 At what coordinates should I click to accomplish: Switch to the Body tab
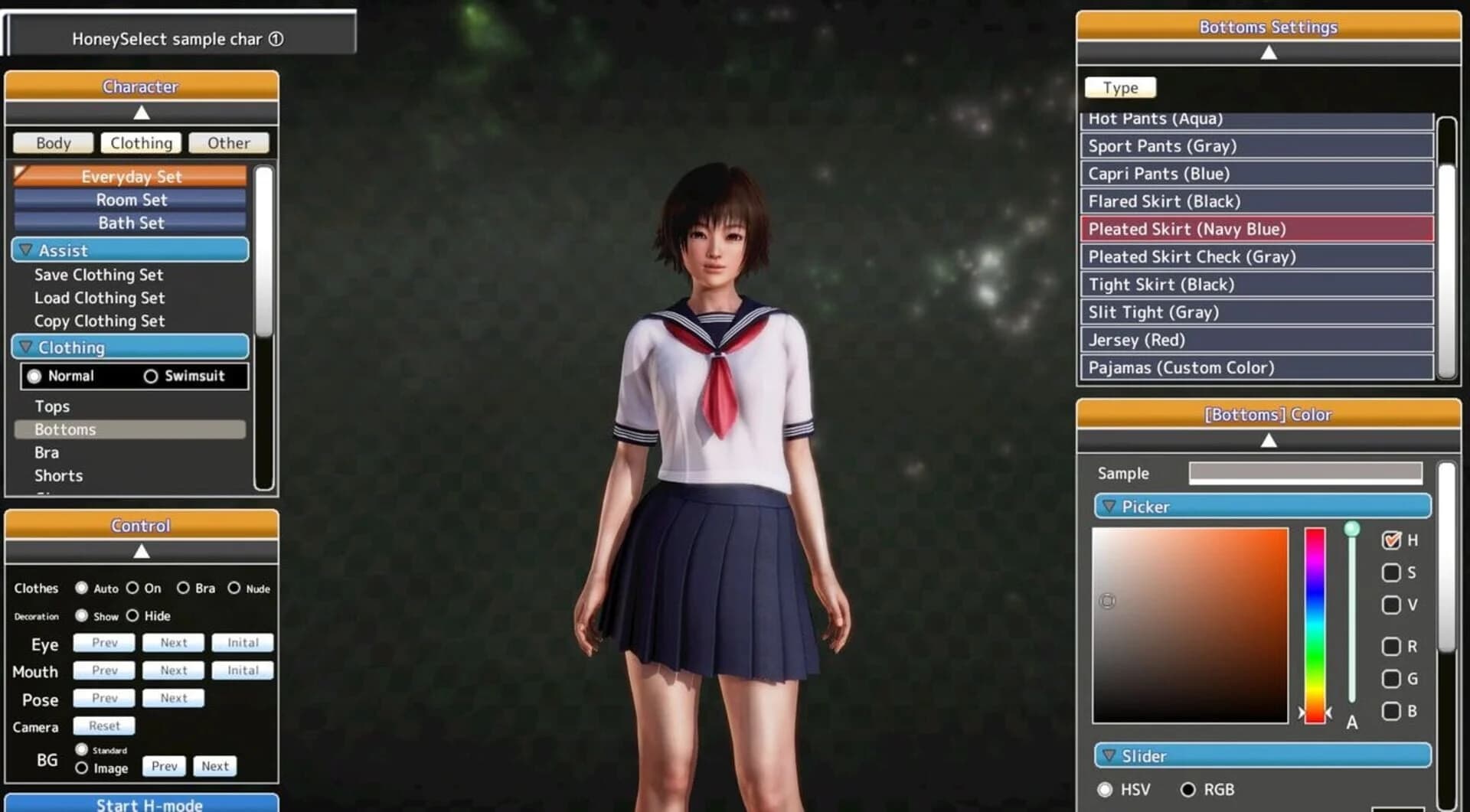pos(52,142)
